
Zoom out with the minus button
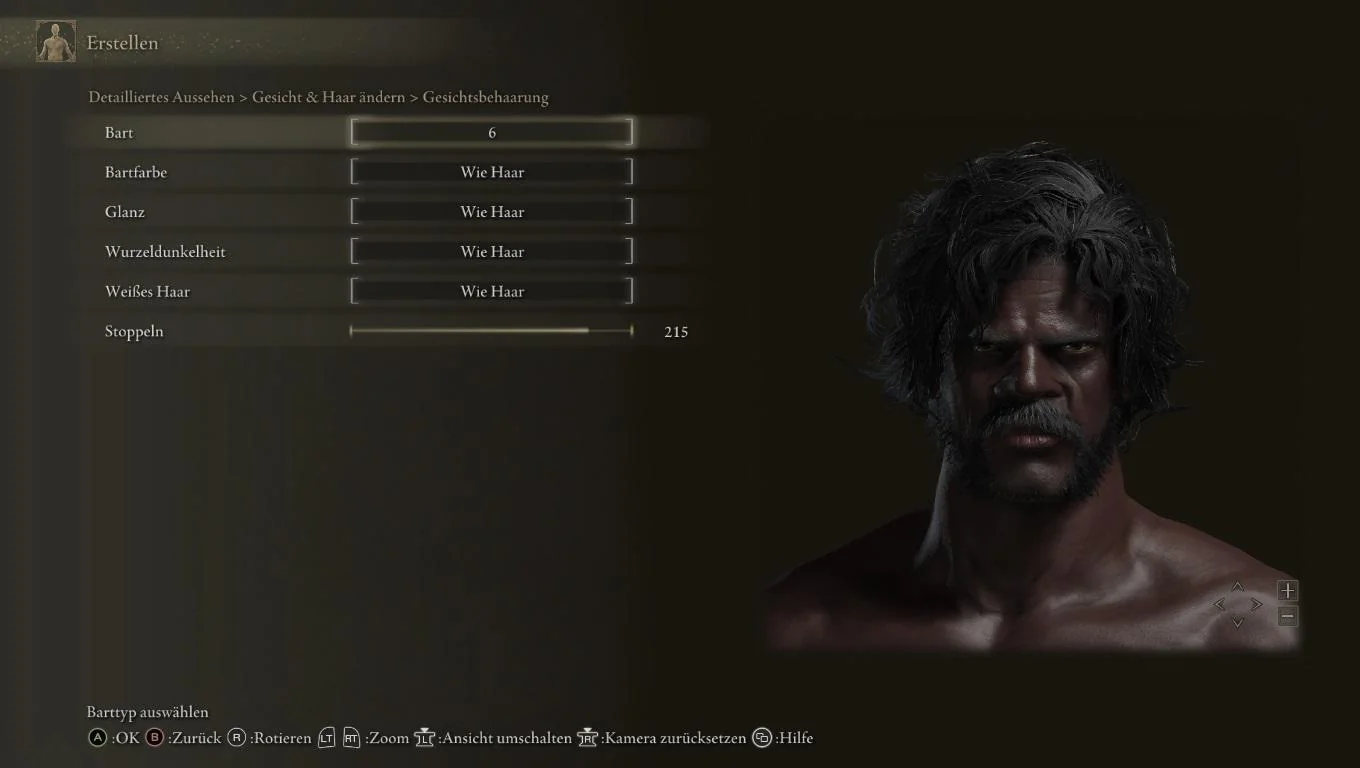1288,617
